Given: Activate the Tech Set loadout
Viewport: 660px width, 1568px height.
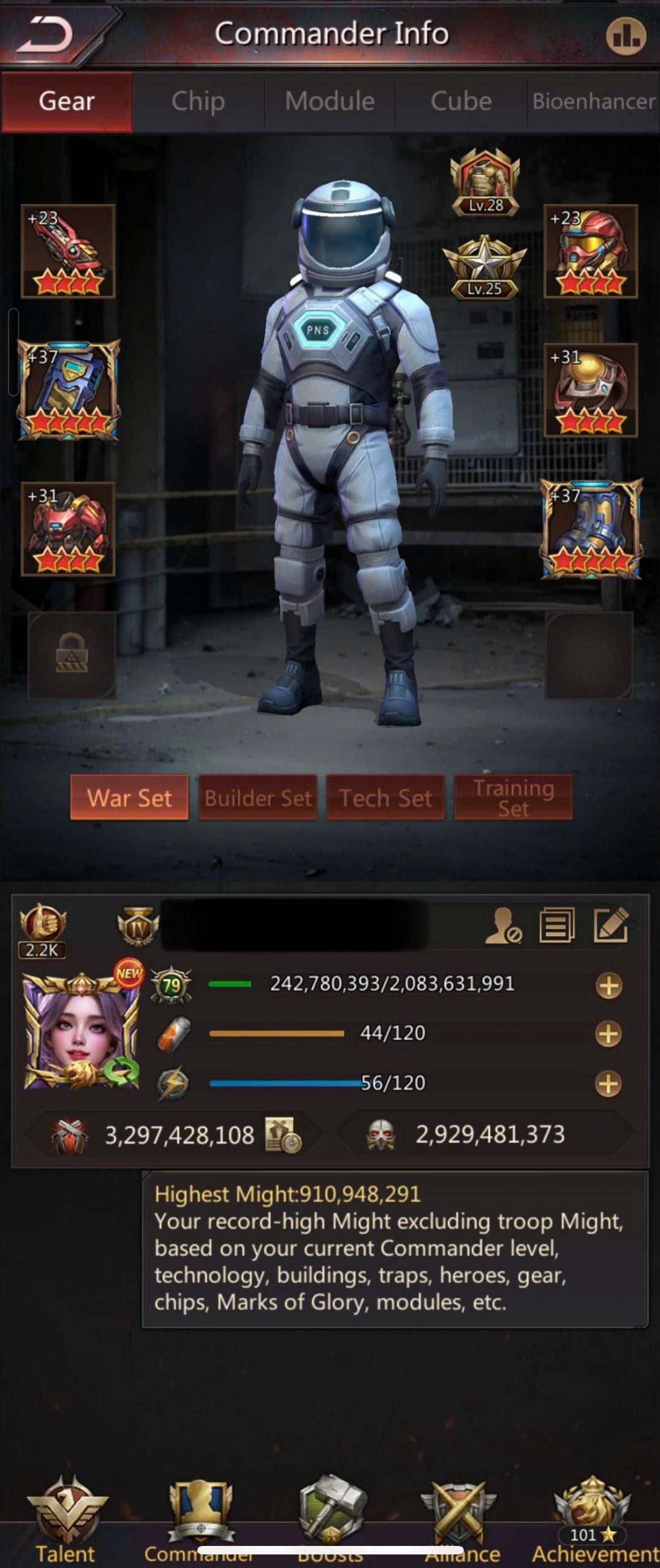Looking at the screenshot, I should point(385,797).
